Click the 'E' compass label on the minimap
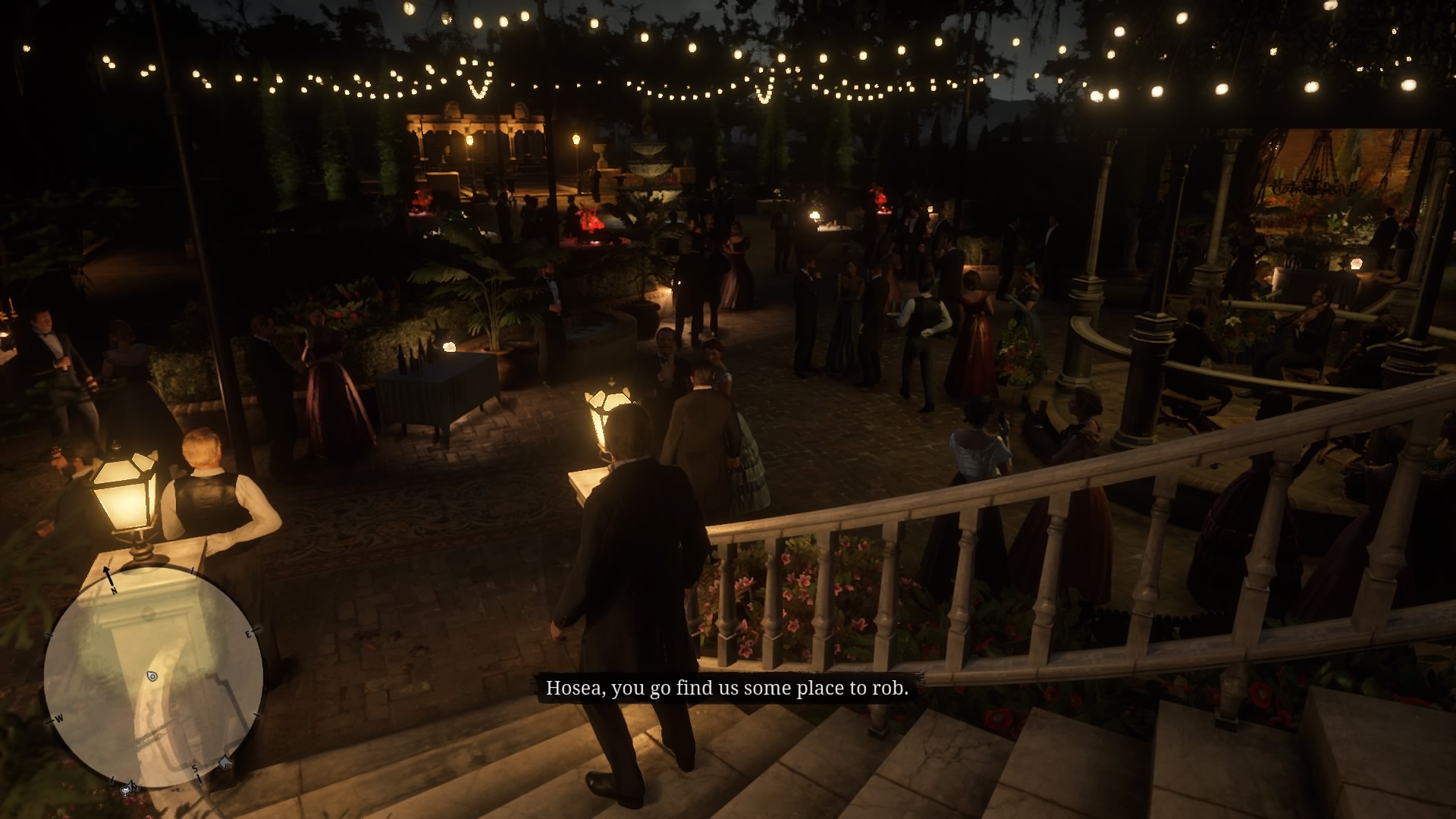The image size is (1456, 819). point(248,633)
